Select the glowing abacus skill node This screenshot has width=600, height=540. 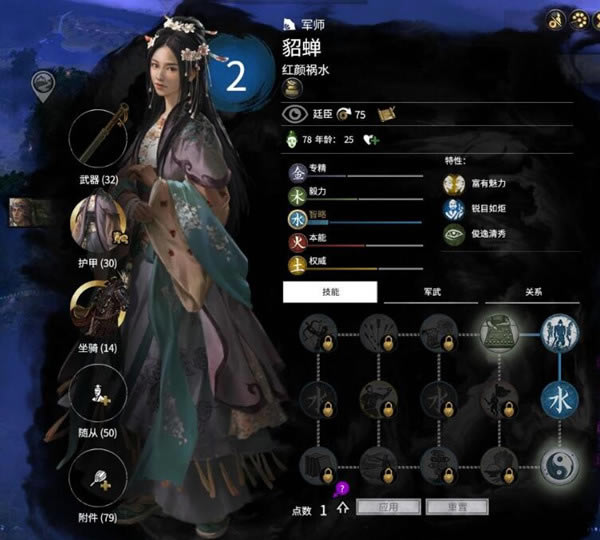pos(497,333)
